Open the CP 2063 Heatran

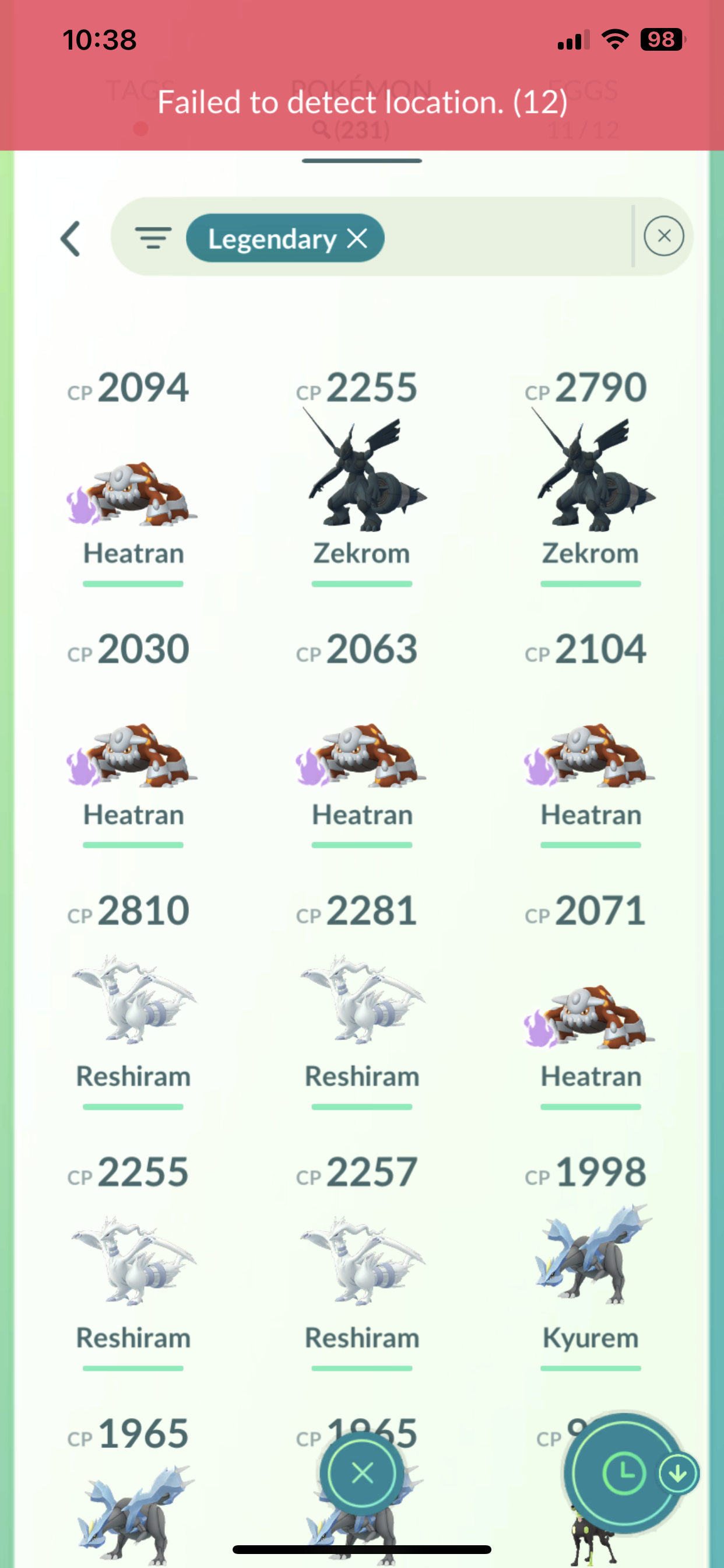coord(361,755)
